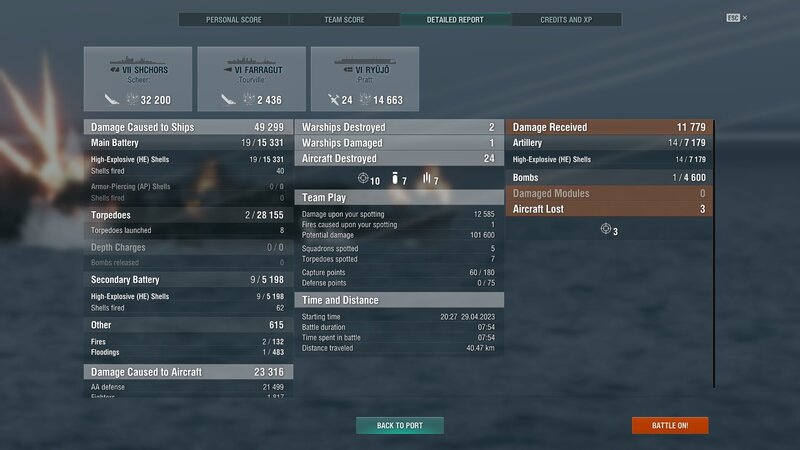Close the report with the ESC button
This screenshot has width=800, height=450.
[734, 18]
